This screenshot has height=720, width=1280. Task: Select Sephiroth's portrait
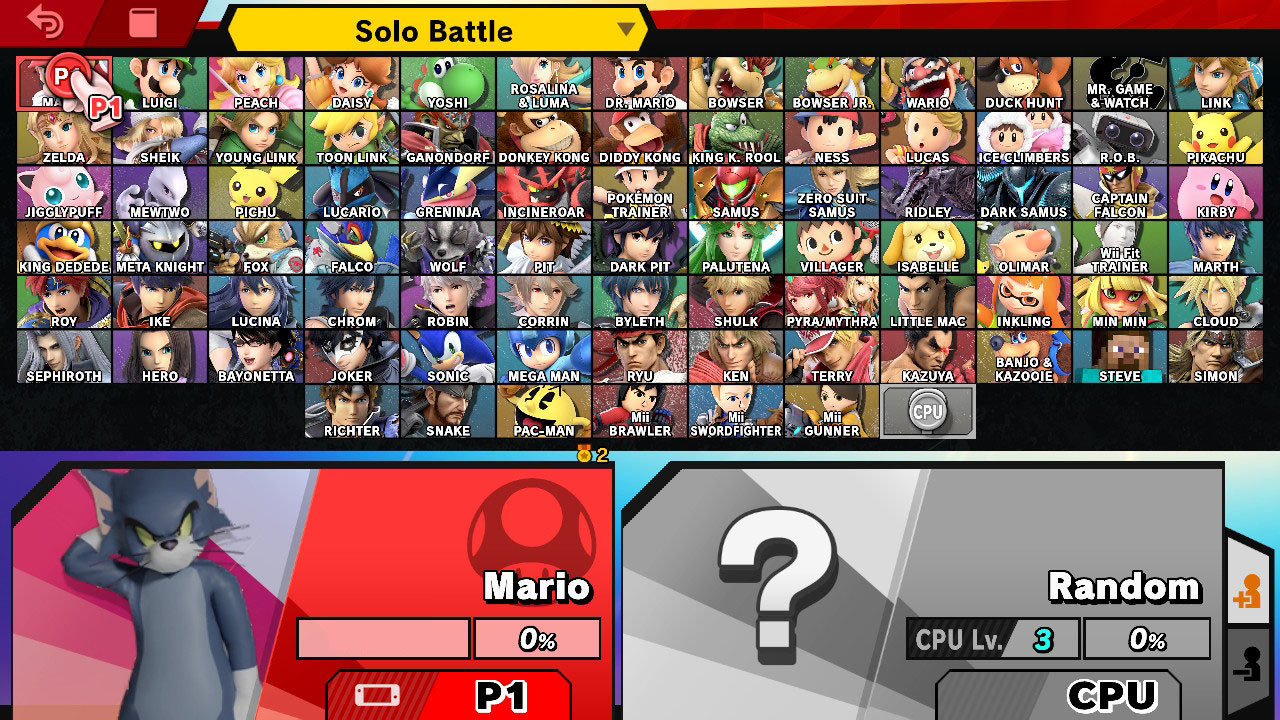[x=64, y=355]
